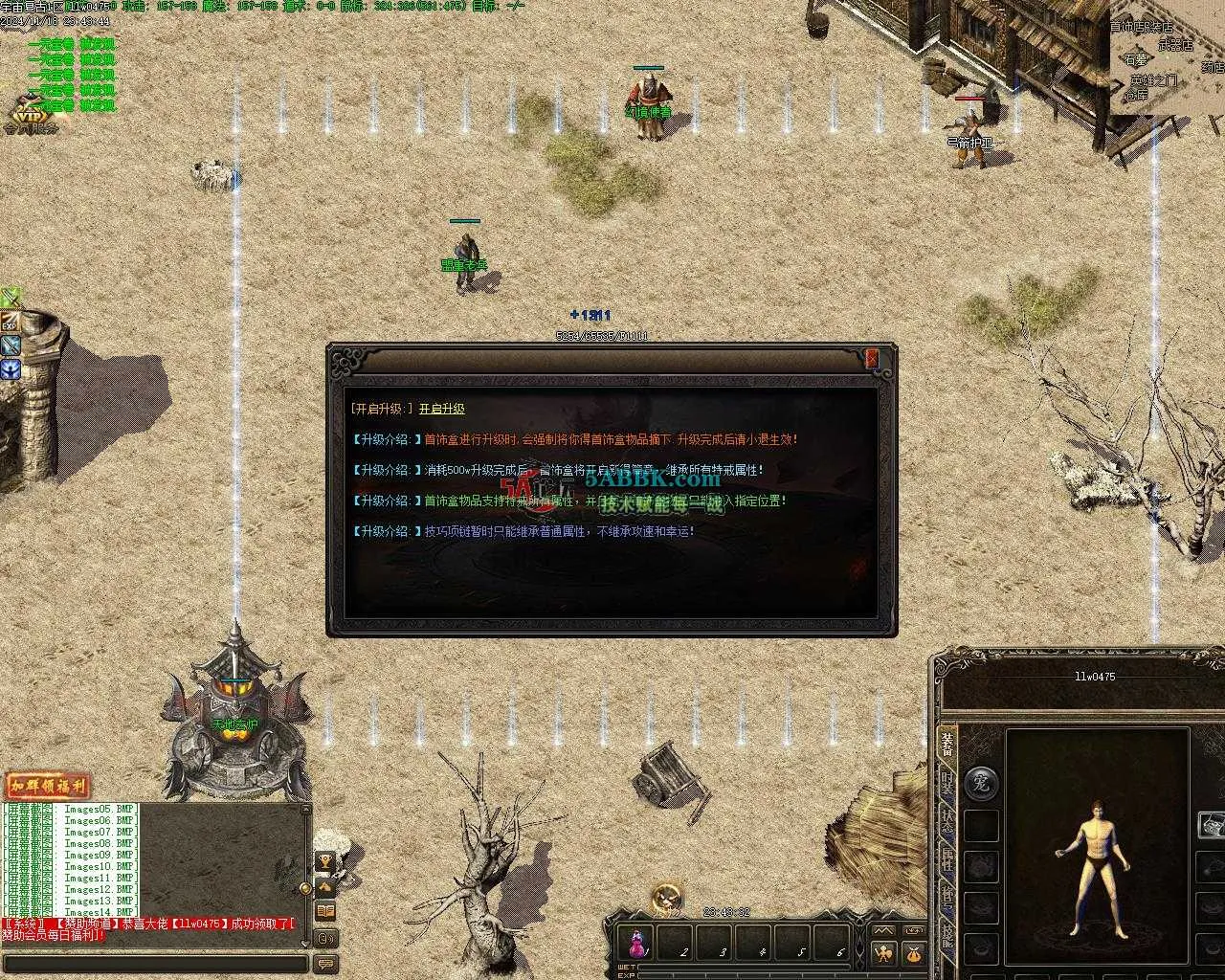Screen dimensions: 1225x980
Task: Click the round golden portrait above the hotbar
Action: (x=667, y=898)
